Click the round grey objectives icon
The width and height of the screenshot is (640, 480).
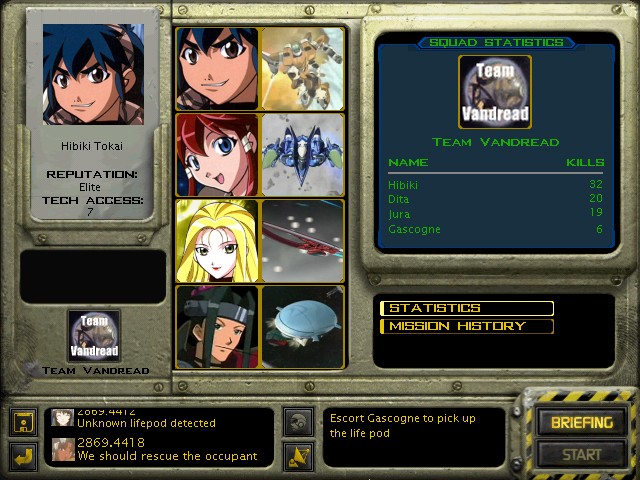[297, 420]
